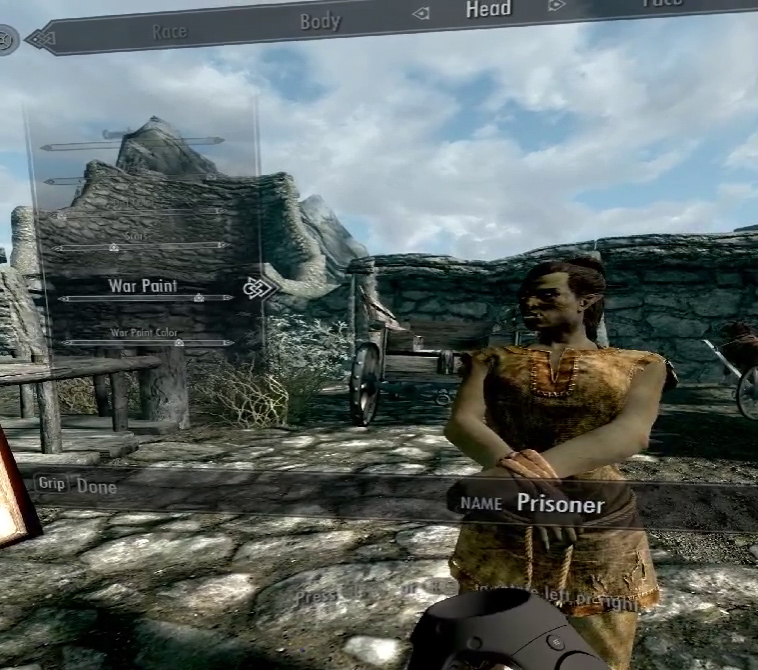The width and height of the screenshot is (758, 670).
Task: Adjust the War Paint Color slider
Action: pyautogui.click(x=146, y=343)
